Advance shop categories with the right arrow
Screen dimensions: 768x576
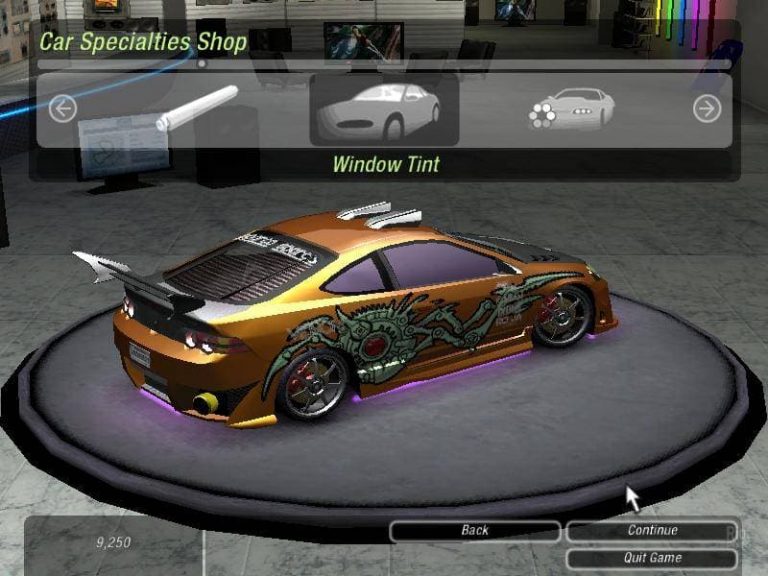[707, 109]
